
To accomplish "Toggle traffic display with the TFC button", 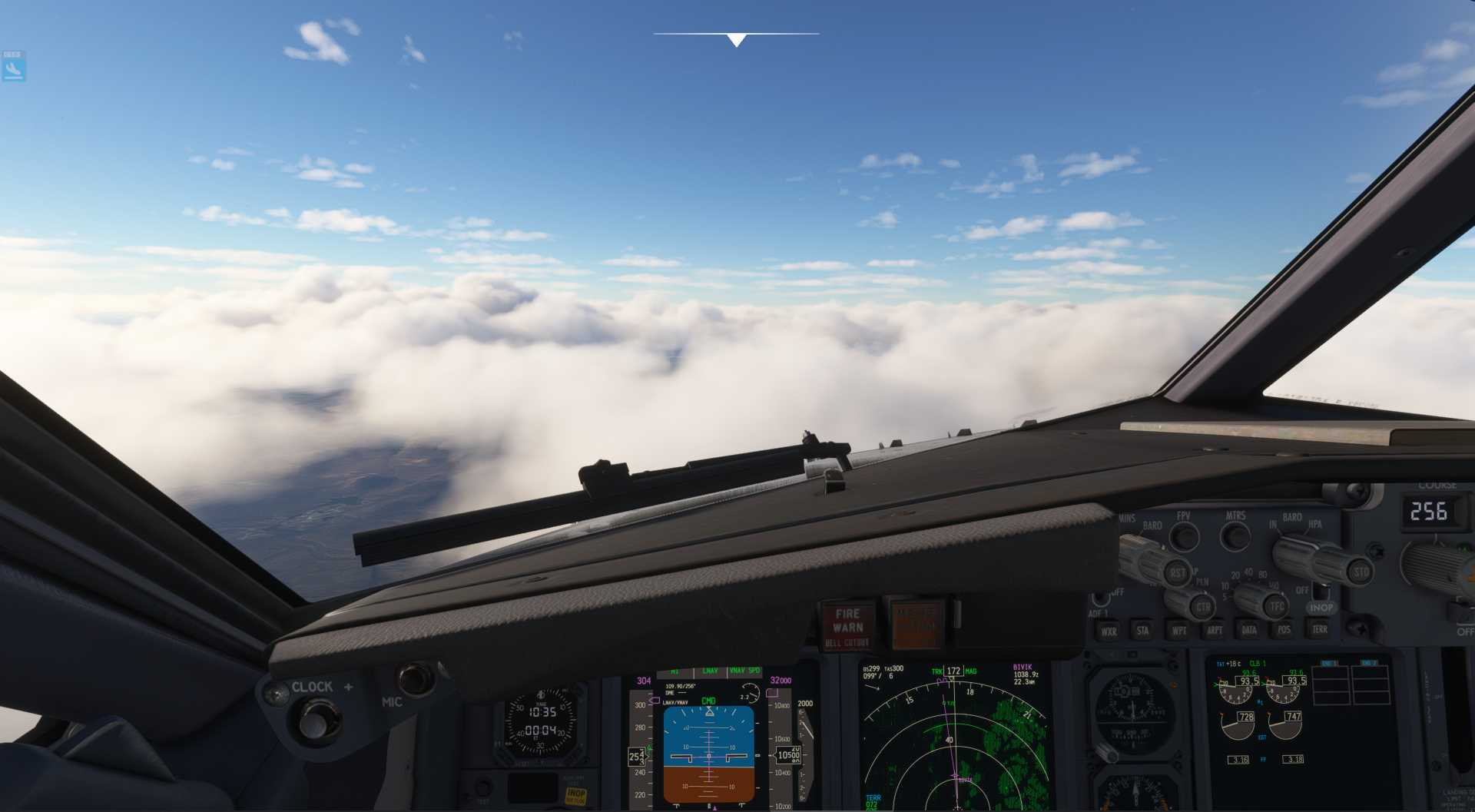I will point(1277,605).
